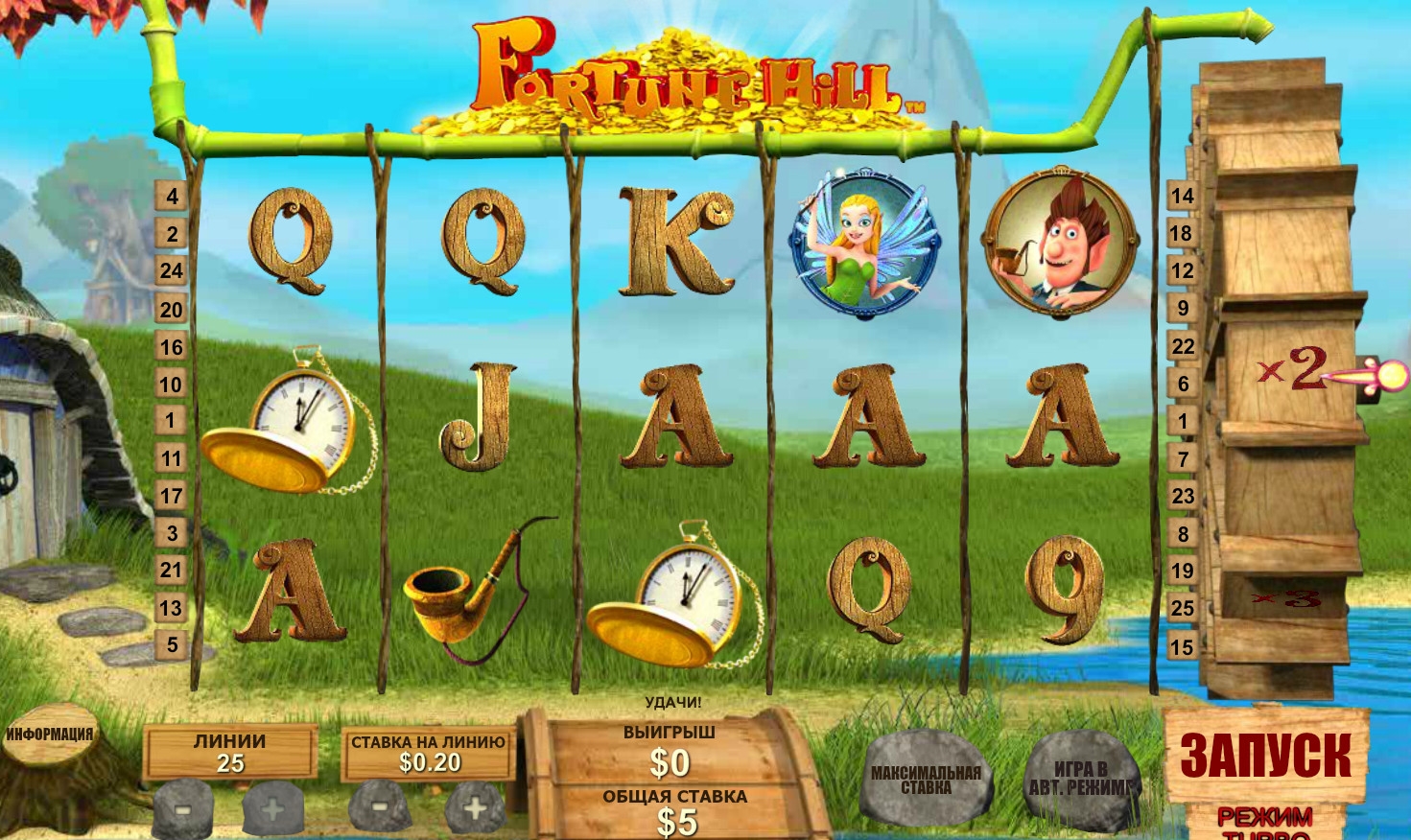Choose payline marker number 14
The width and height of the screenshot is (1411, 840).
pos(1182,197)
